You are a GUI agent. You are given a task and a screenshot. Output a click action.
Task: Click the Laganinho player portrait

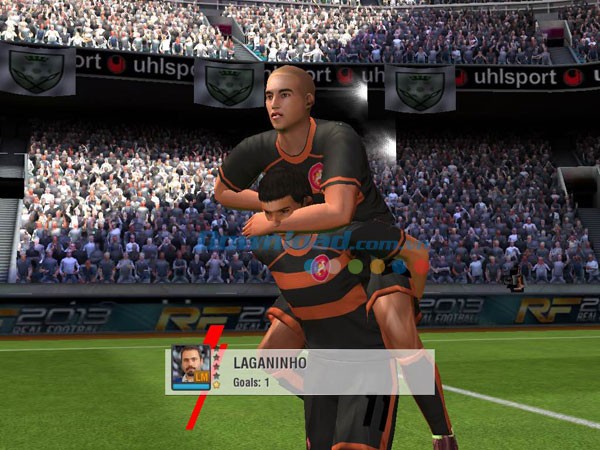coord(190,367)
